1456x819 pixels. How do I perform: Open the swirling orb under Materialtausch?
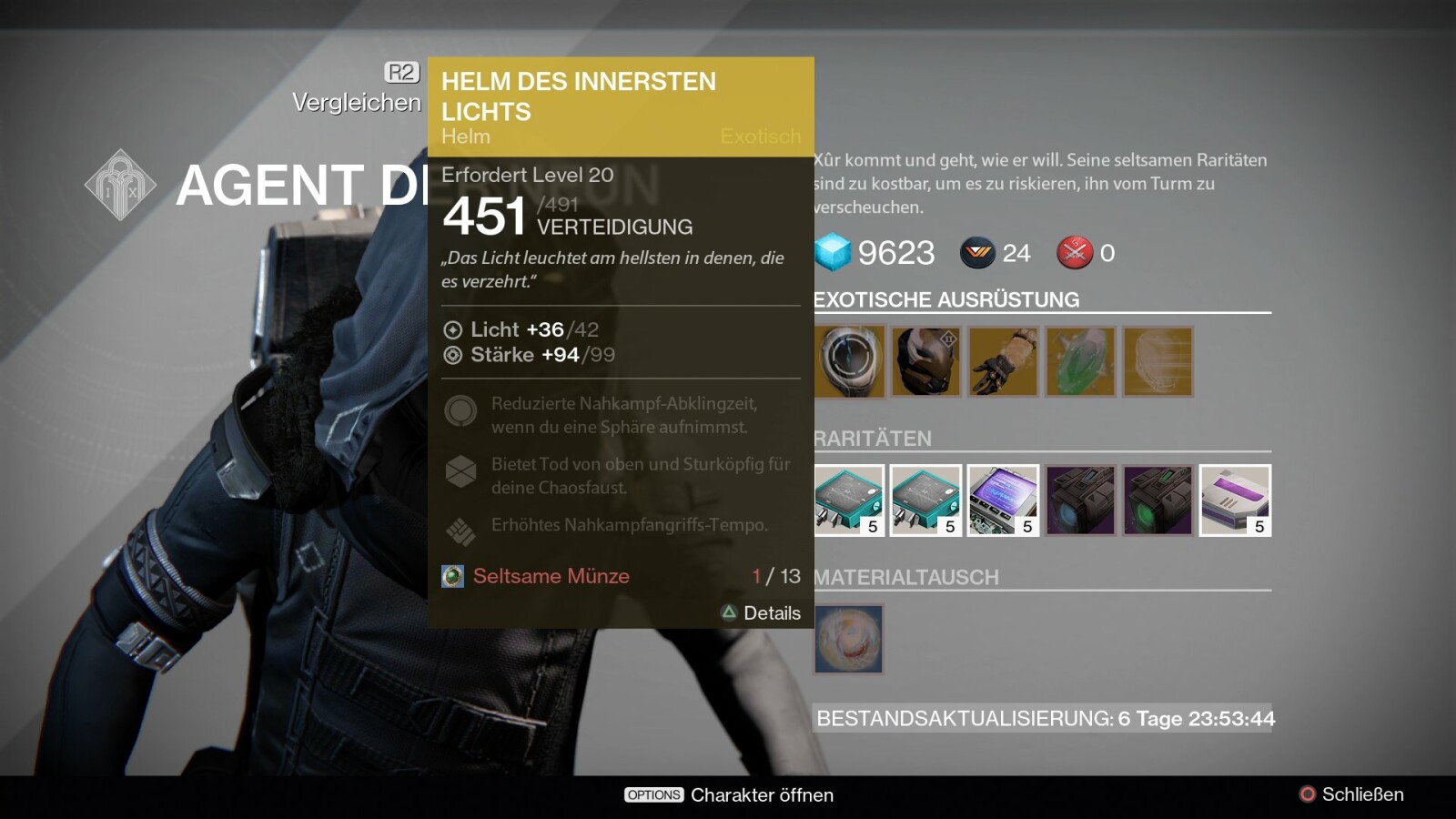pyautogui.click(x=848, y=639)
